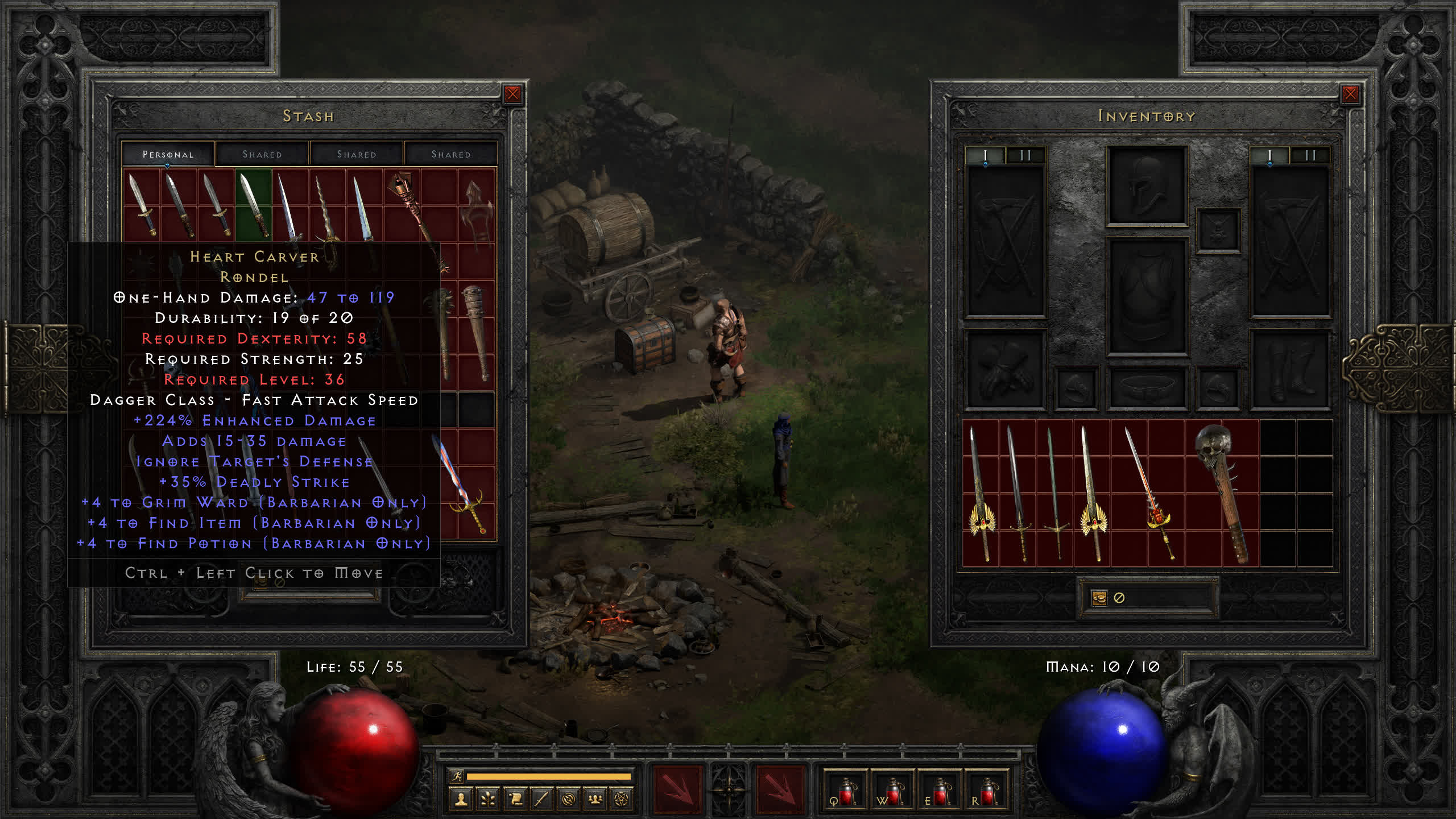Screen dimensions: 1456x819
Task: Close the Stash panel
Action: click(512, 94)
